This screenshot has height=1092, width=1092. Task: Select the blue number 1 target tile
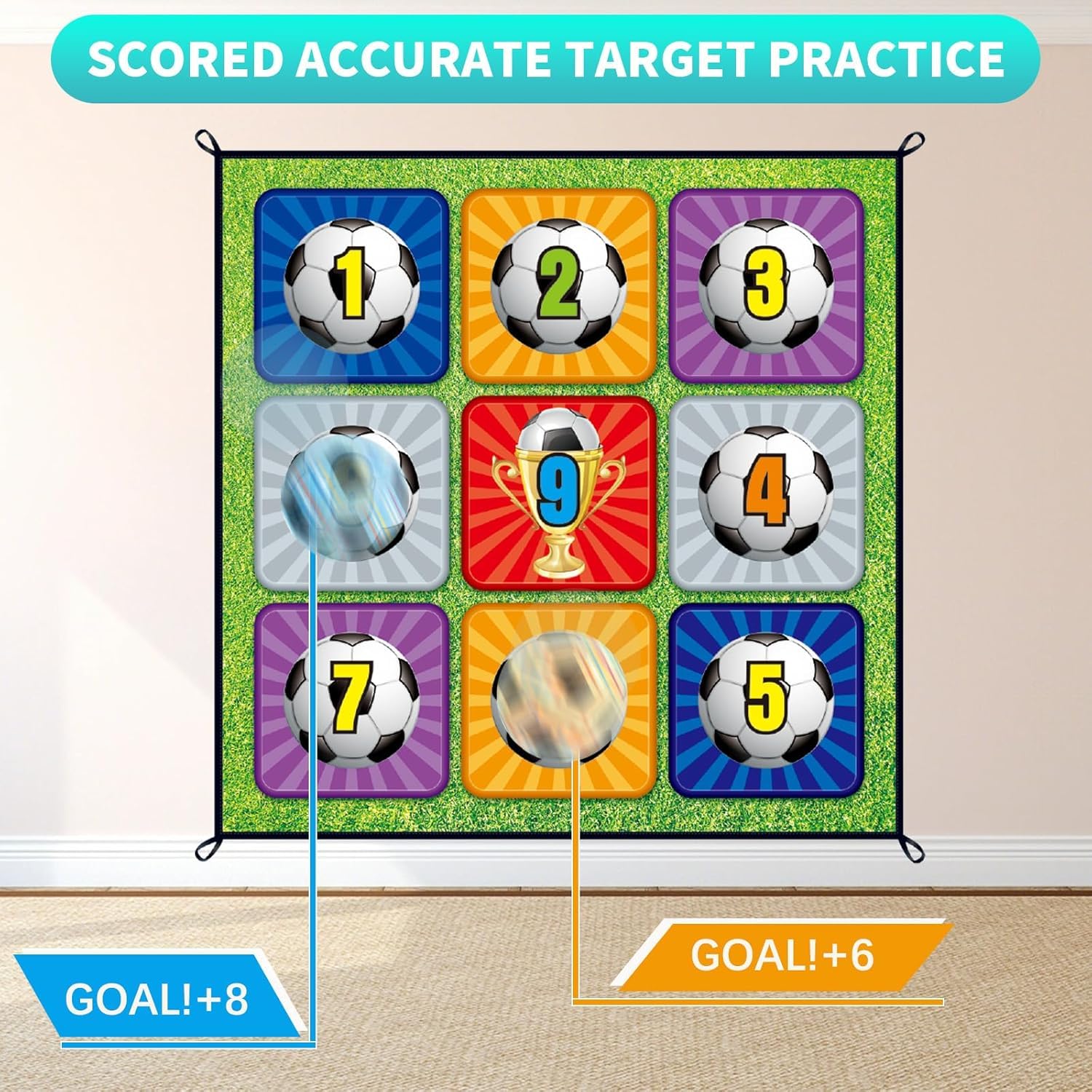click(352, 285)
